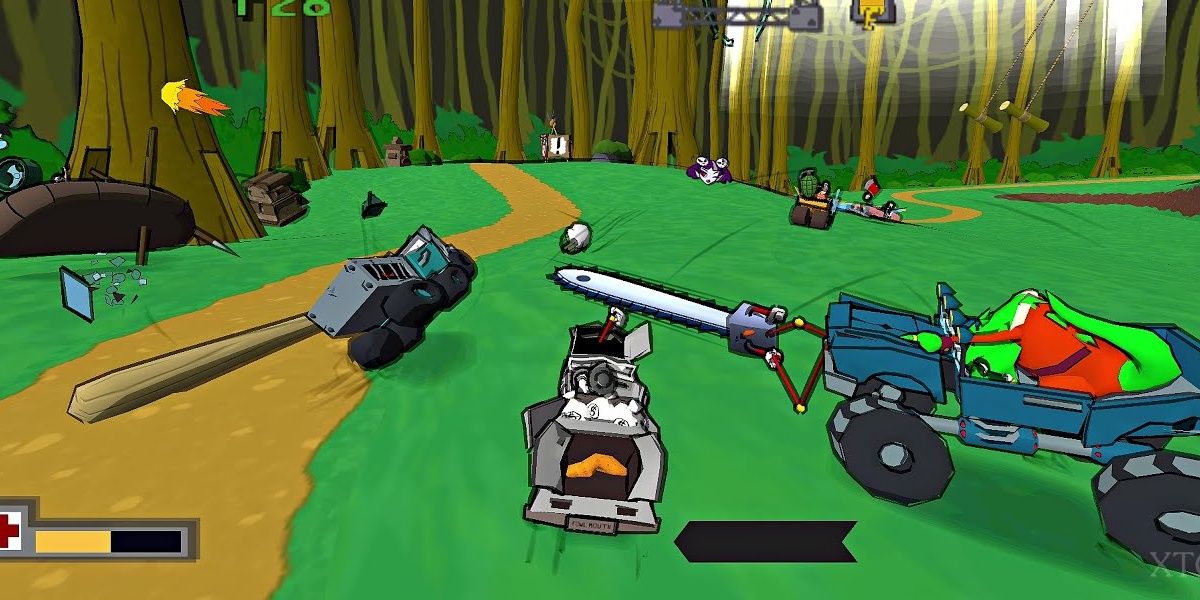Click the gray girder indicator in the top HUD
The height and width of the screenshot is (600, 1200).
pos(737,14)
